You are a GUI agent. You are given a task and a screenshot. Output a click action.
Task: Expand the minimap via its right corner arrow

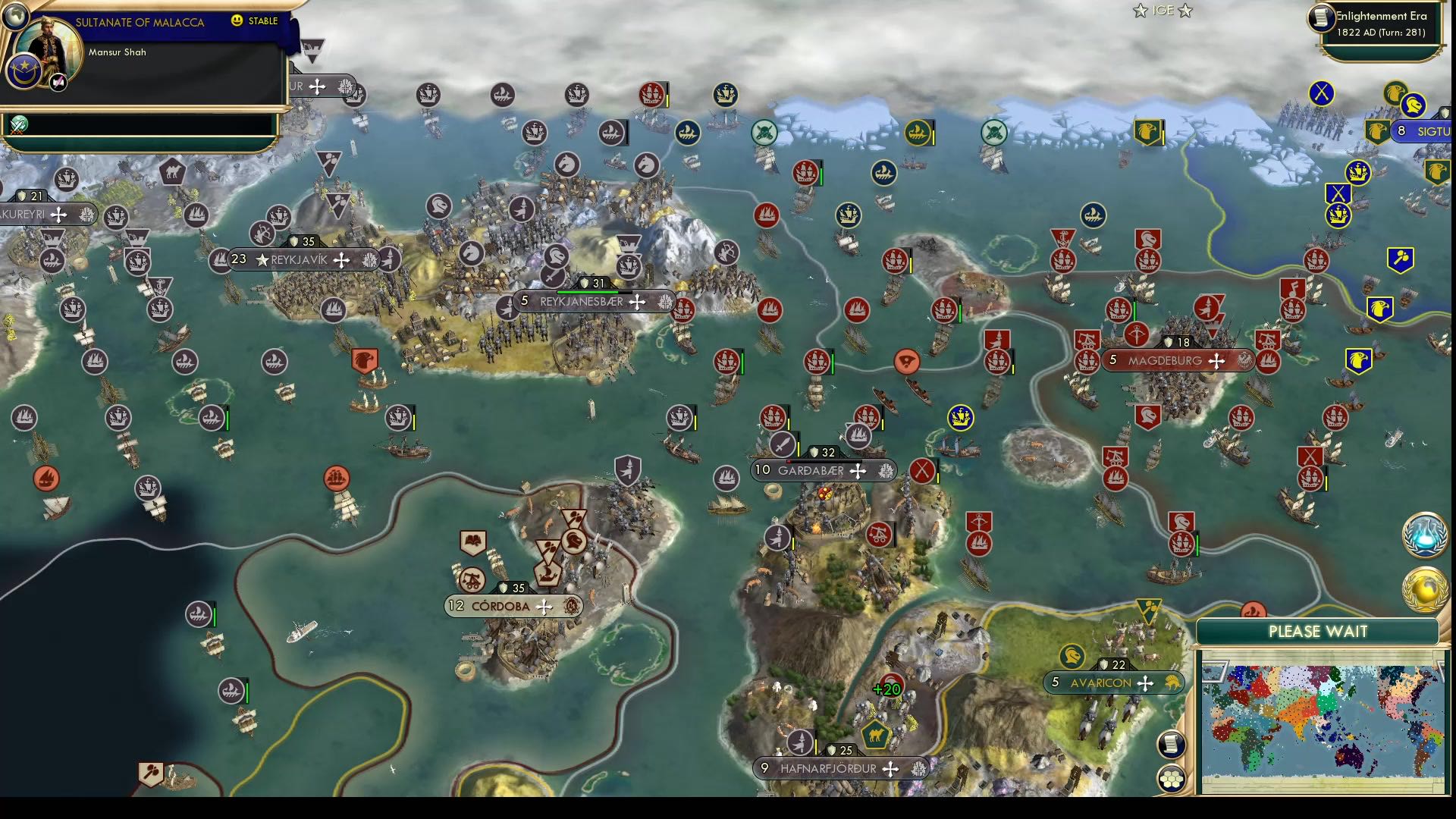click(1442, 671)
